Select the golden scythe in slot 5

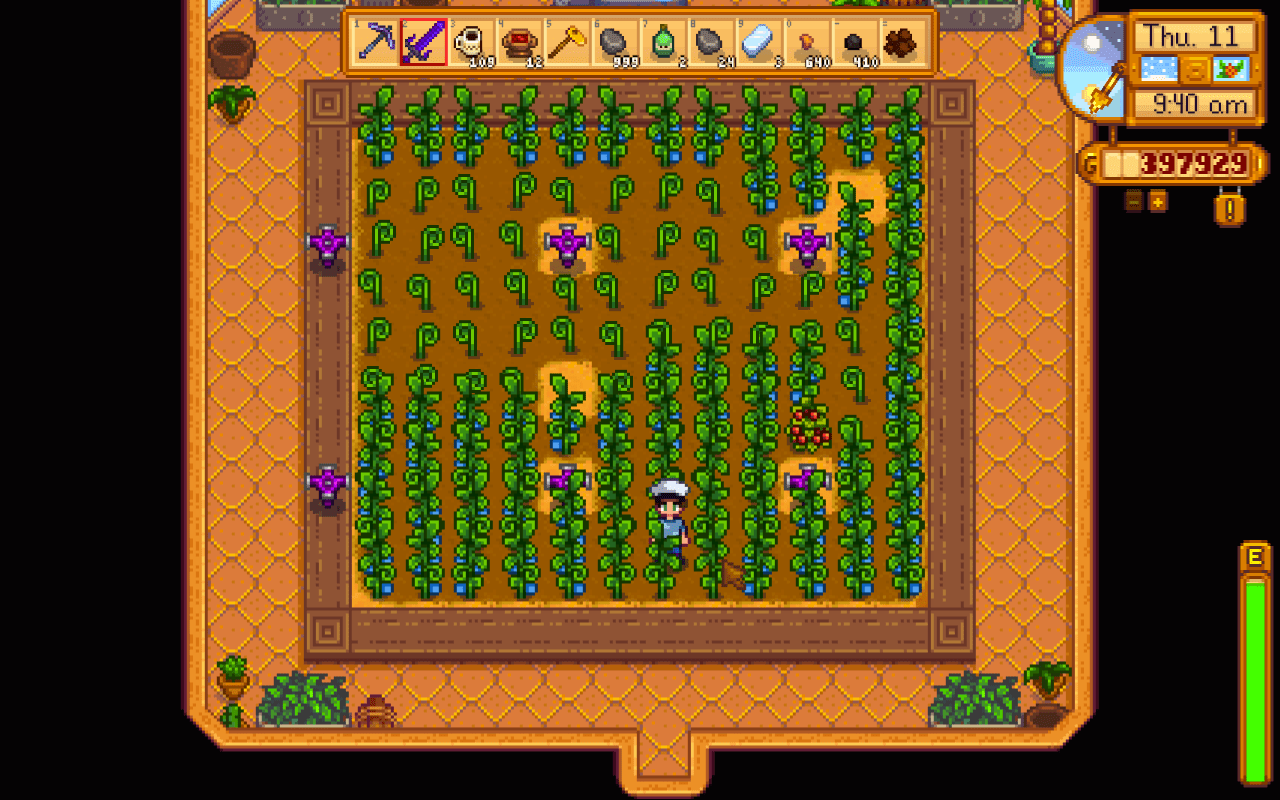point(568,44)
